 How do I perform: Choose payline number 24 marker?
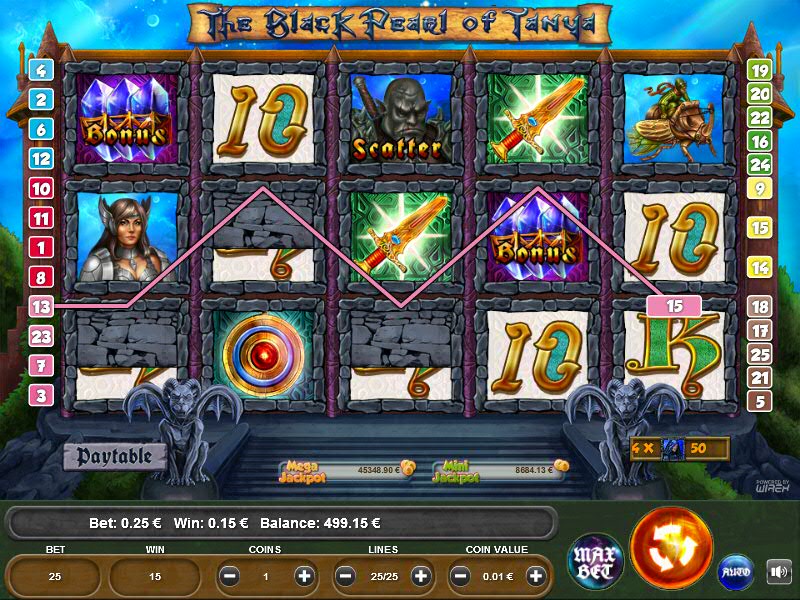click(759, 164)
